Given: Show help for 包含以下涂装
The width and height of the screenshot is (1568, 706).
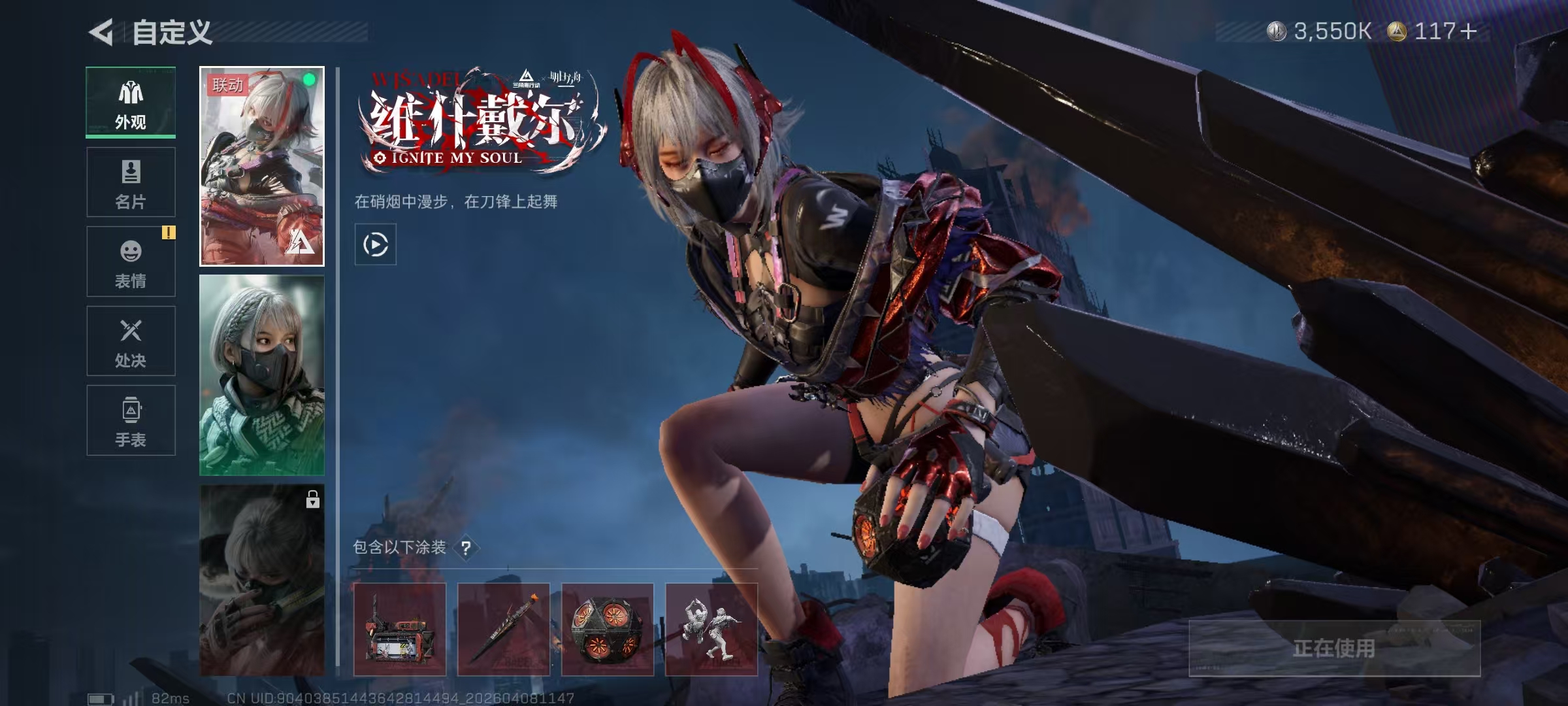Looking at the screenshot, I should tap(466, 548).
